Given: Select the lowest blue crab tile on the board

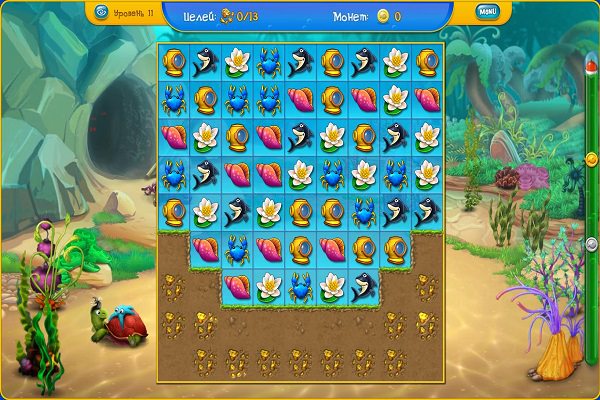Looking at the screenshot, I should 299,287.
